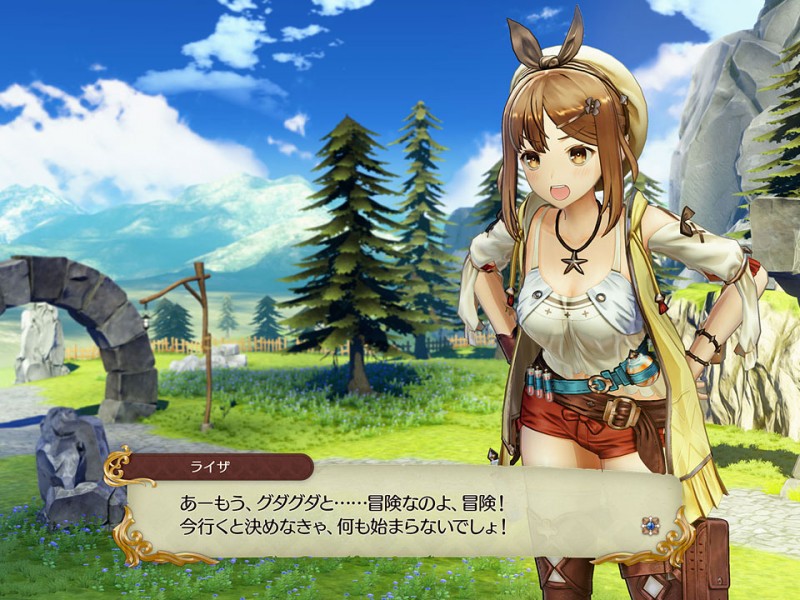Advance Ryza's dialogue text box

pyautogui.click(x=400, y=512)
